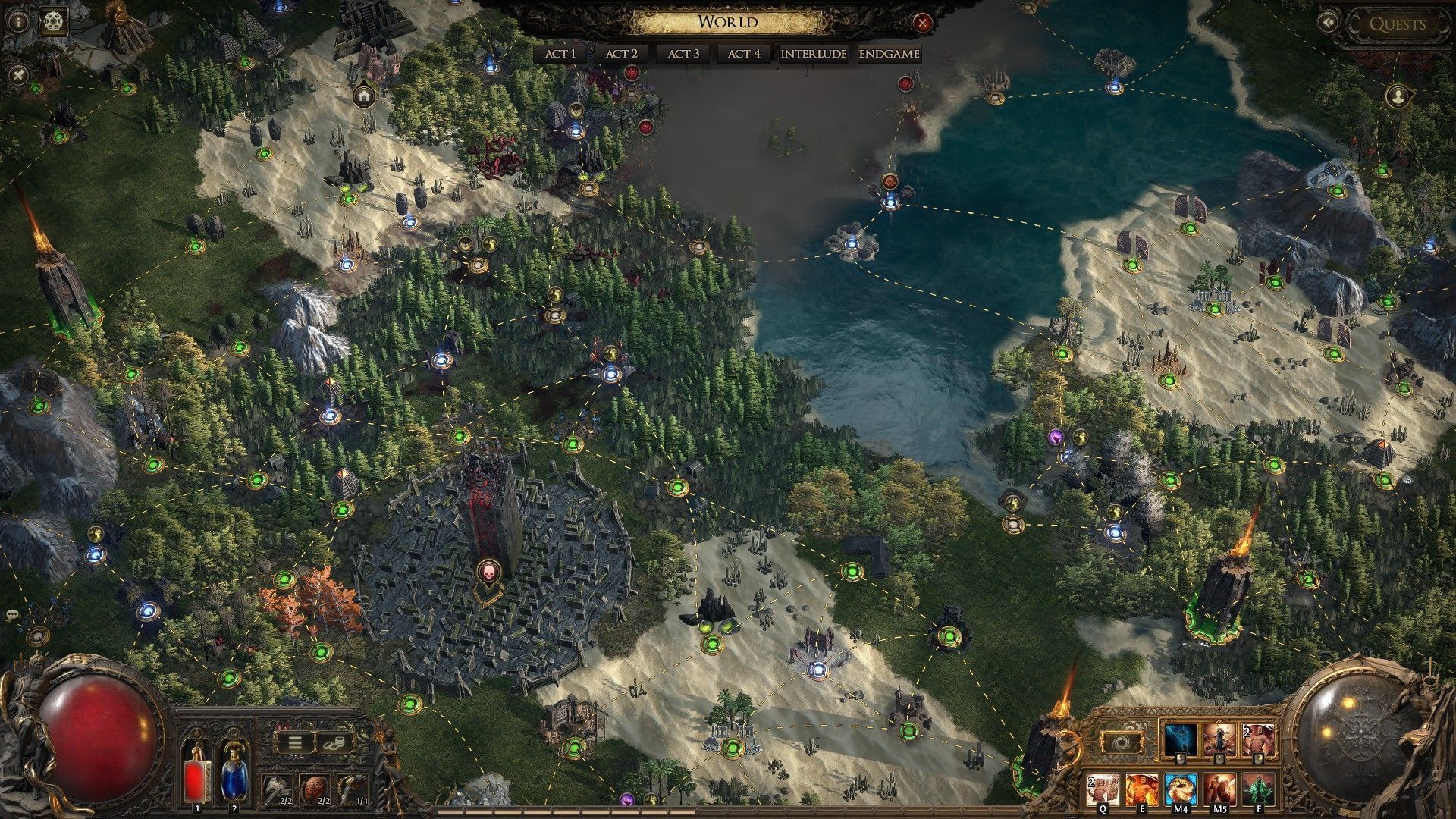Open the Act 3 map tab
Screen dimensions: 1456x819
click(683, 54)
